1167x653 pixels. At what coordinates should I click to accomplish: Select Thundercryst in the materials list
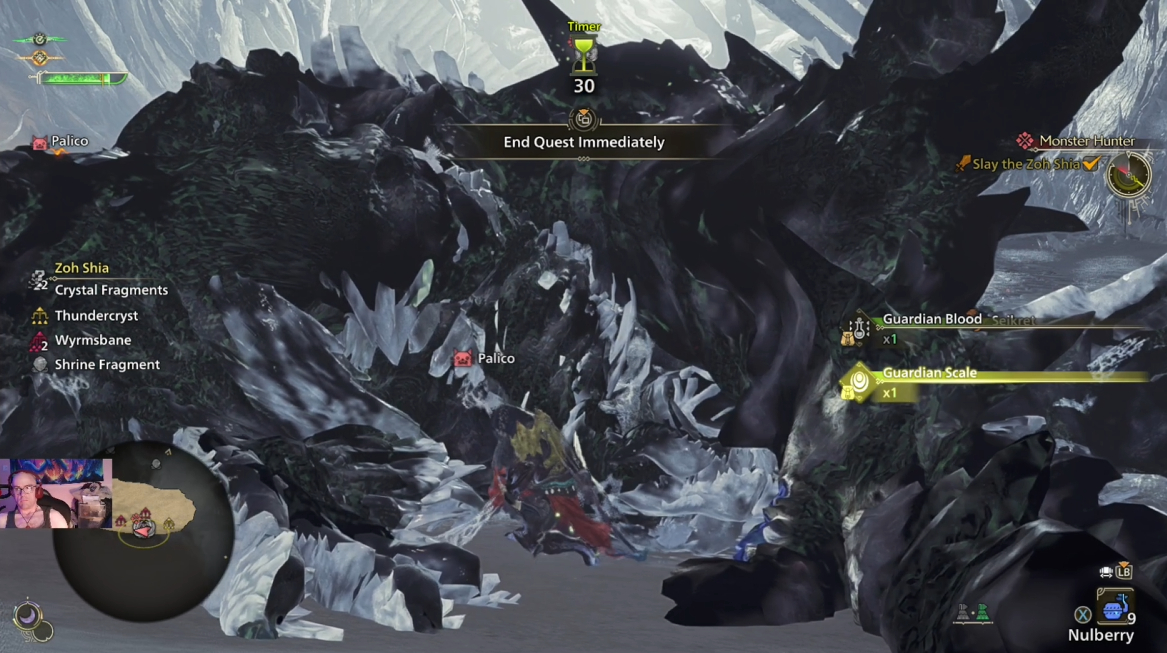(x=96, y=316)
